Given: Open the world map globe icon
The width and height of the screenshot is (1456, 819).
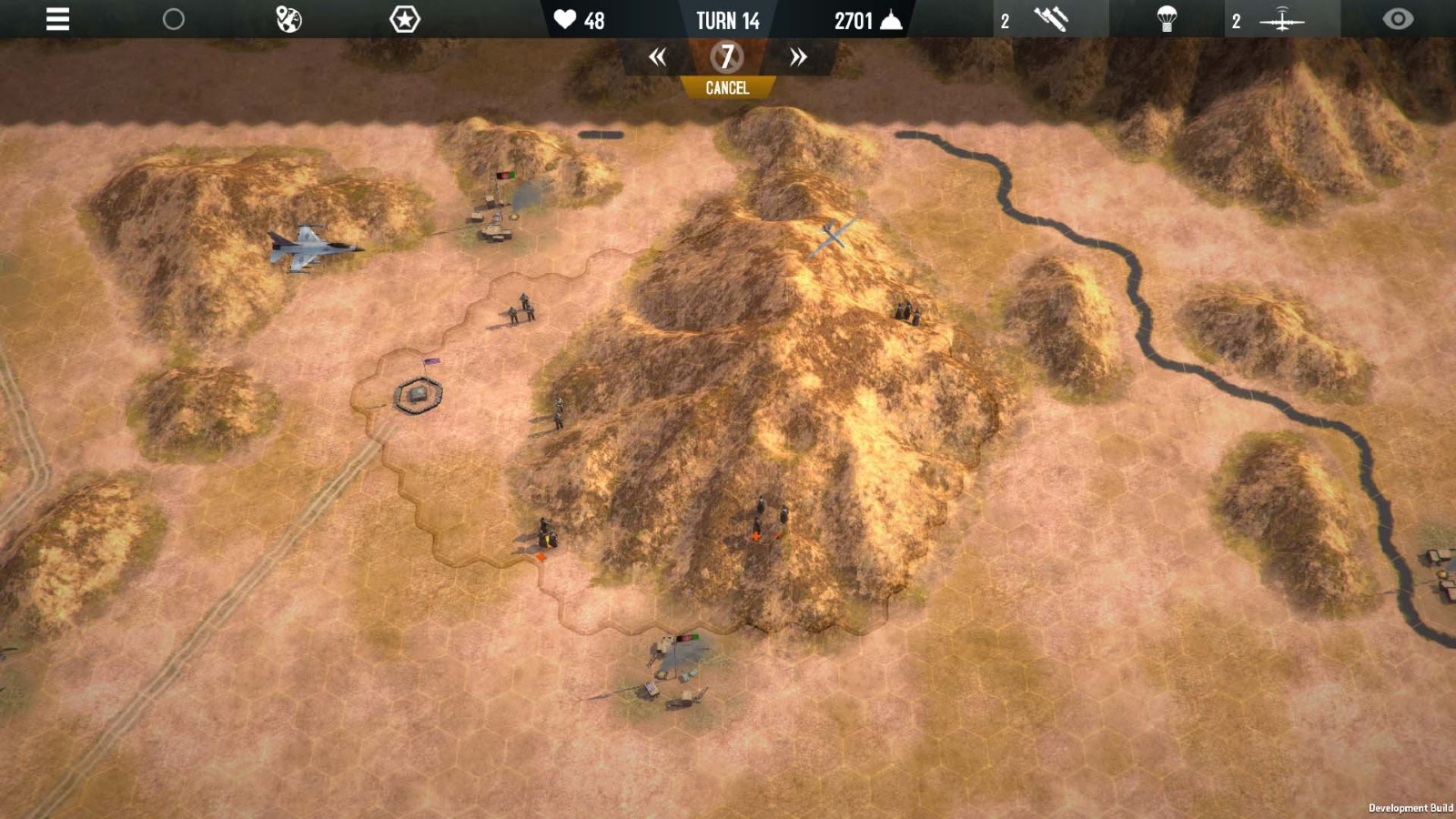Looking at the screenshot, I should tap(288, 18).
